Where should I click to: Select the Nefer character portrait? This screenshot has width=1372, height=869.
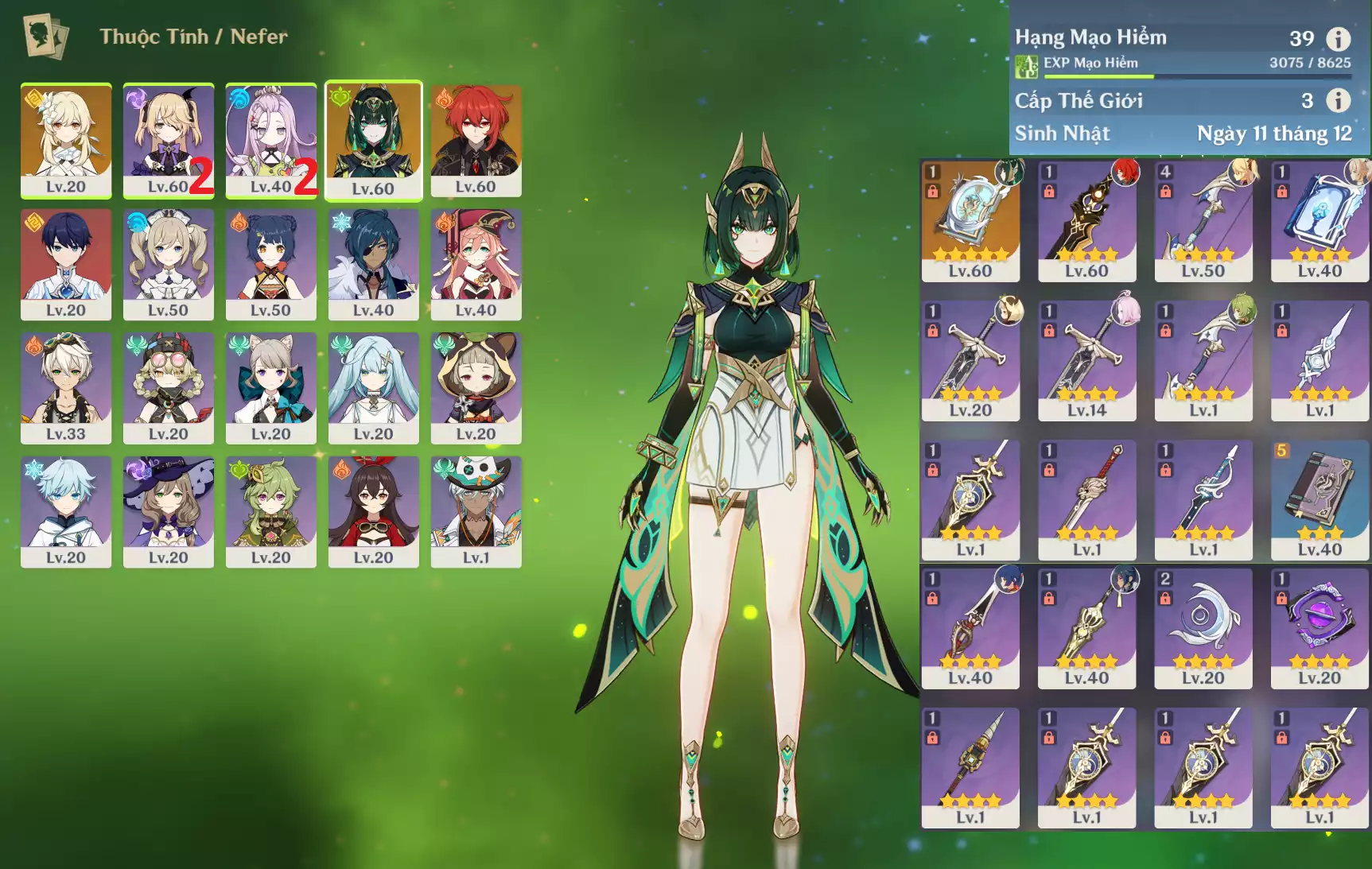click(373, 140)
